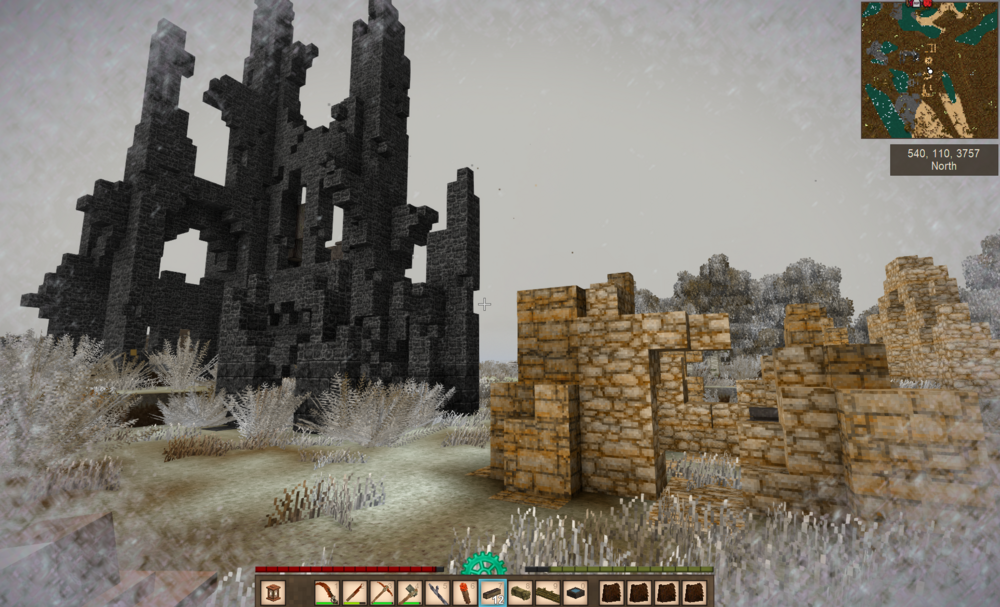The width and height of the screenshot is (1000, 607).
Task: Select the blue-topped block in hotbar slot 0
Action: [575, 592]
